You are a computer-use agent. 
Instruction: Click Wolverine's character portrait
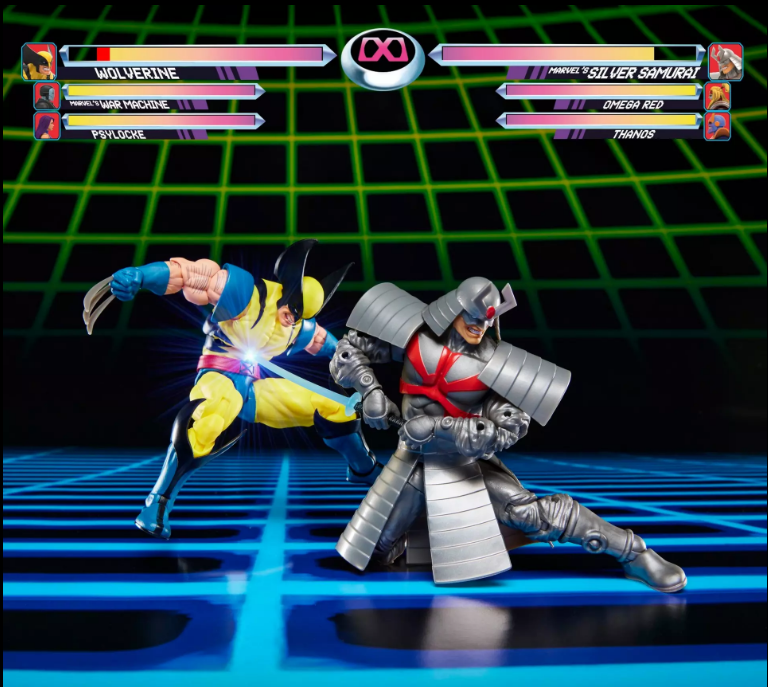click(38, 61)
